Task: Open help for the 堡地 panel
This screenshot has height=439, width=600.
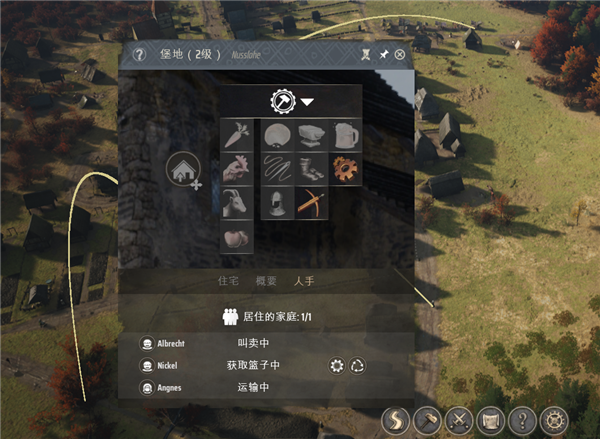Action: click(x=138, y=55)
